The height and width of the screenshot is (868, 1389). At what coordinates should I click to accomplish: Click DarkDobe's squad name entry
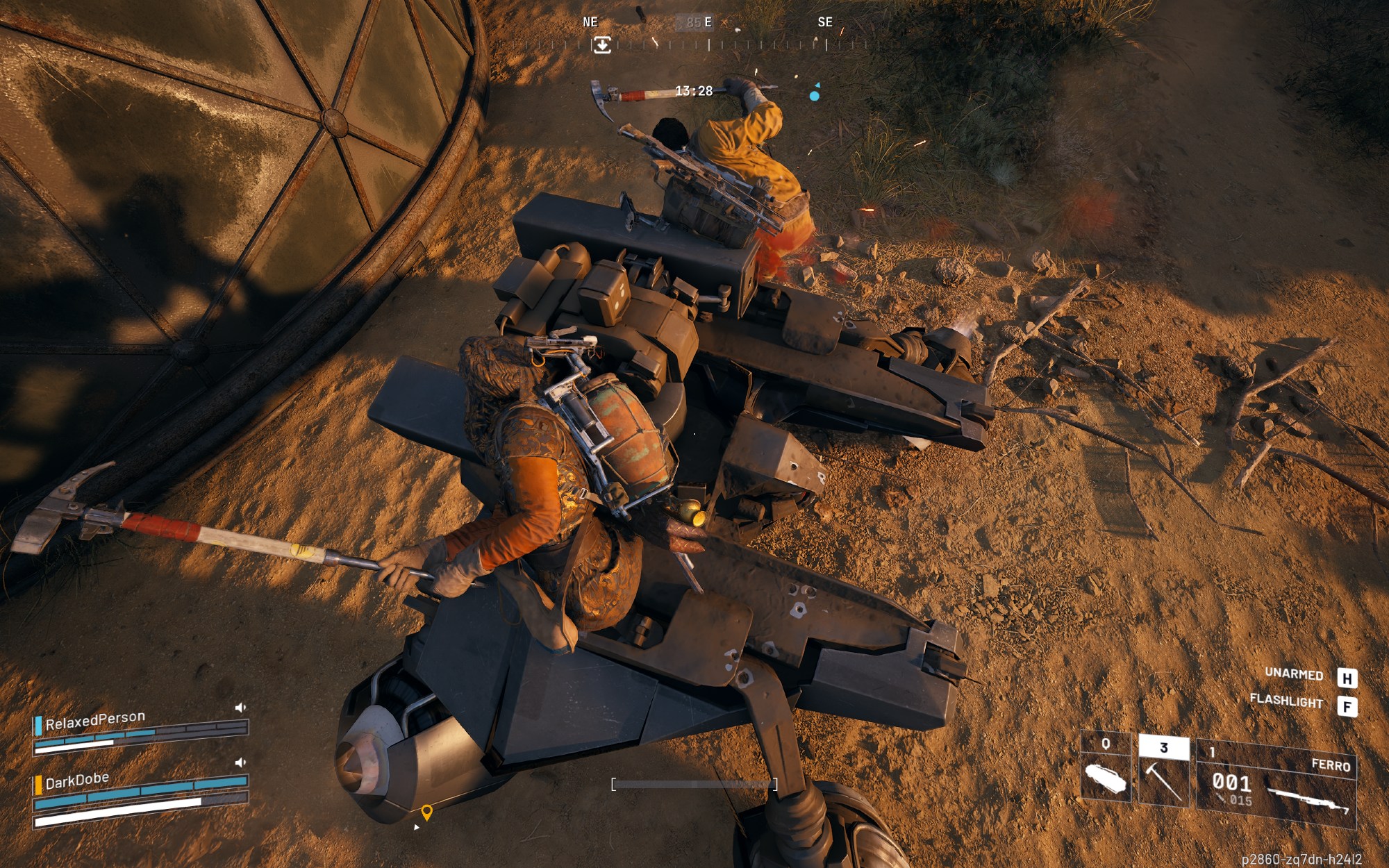77,781
